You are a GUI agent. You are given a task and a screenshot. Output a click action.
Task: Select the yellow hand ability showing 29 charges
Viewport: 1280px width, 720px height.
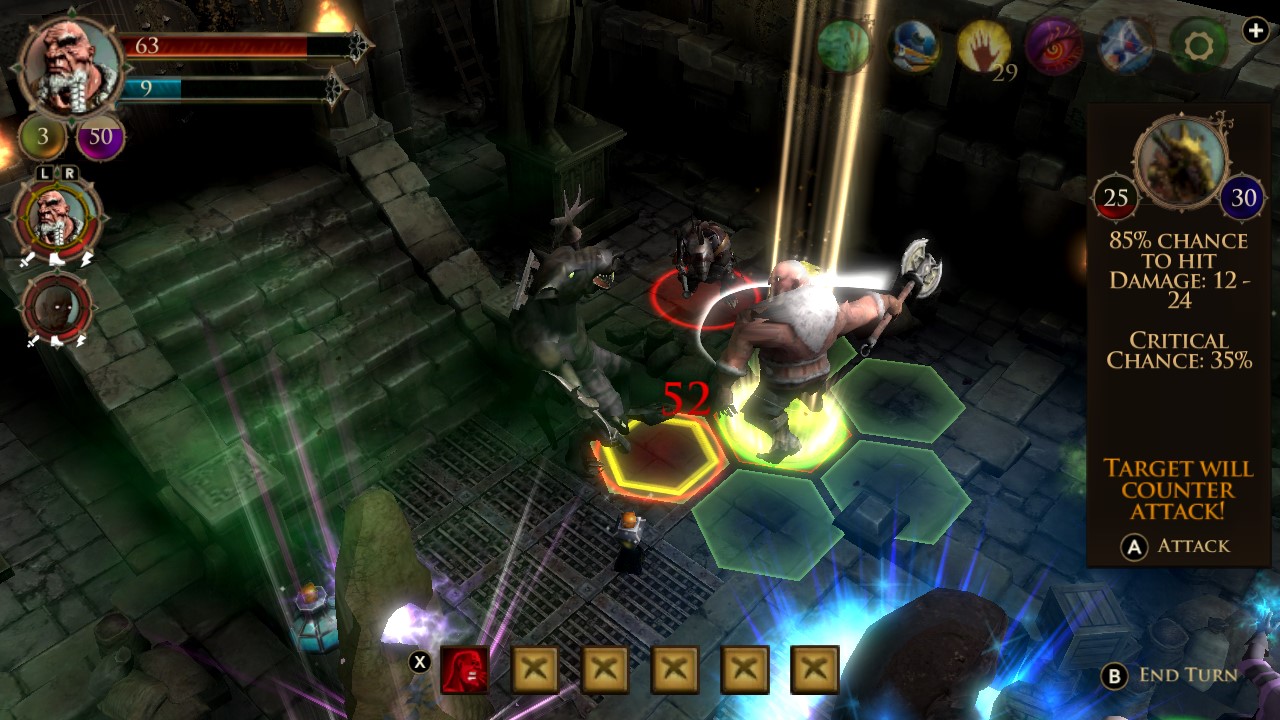(x=983, y=44)
